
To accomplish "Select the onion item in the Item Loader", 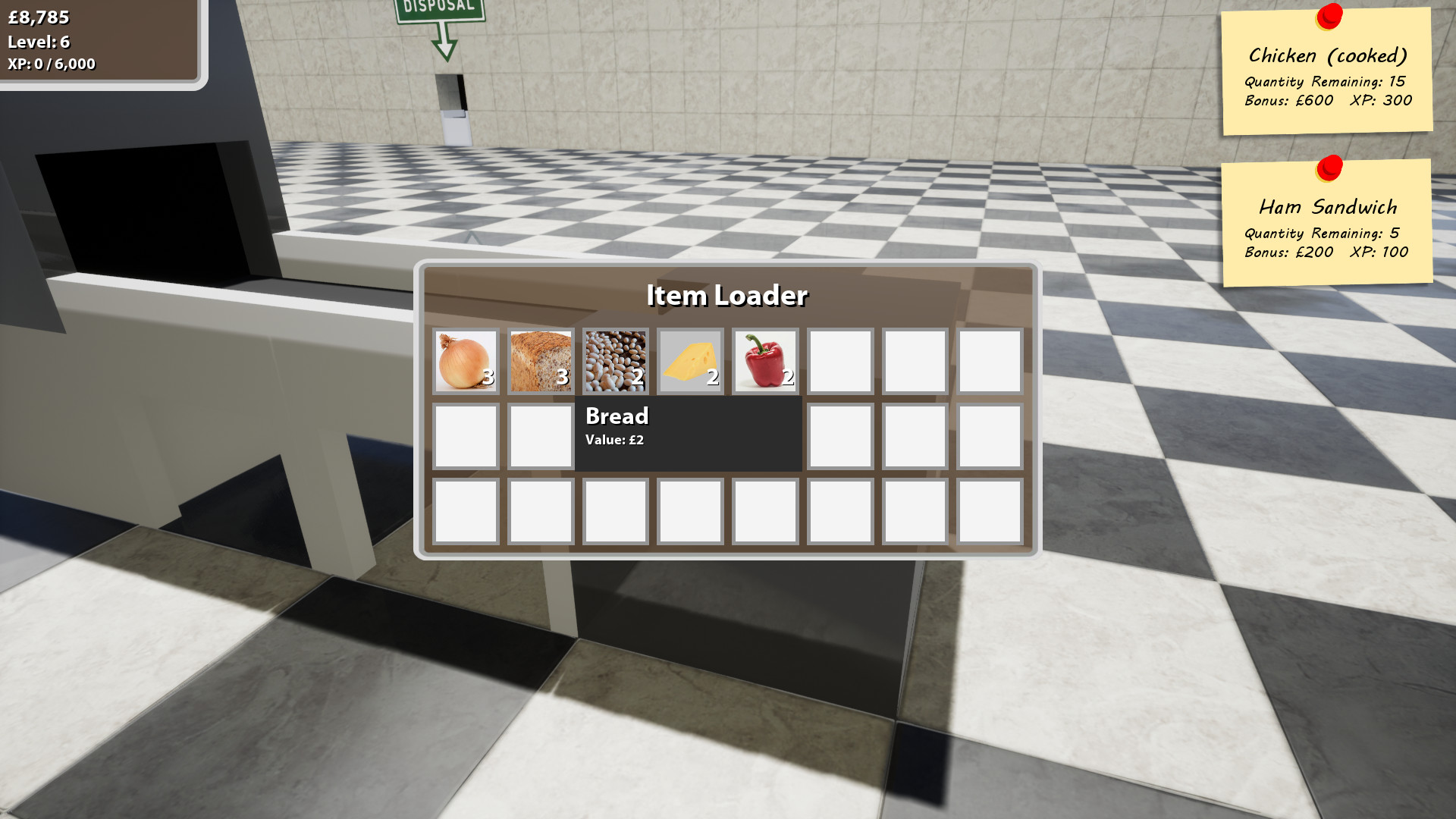I will [465, 360].
